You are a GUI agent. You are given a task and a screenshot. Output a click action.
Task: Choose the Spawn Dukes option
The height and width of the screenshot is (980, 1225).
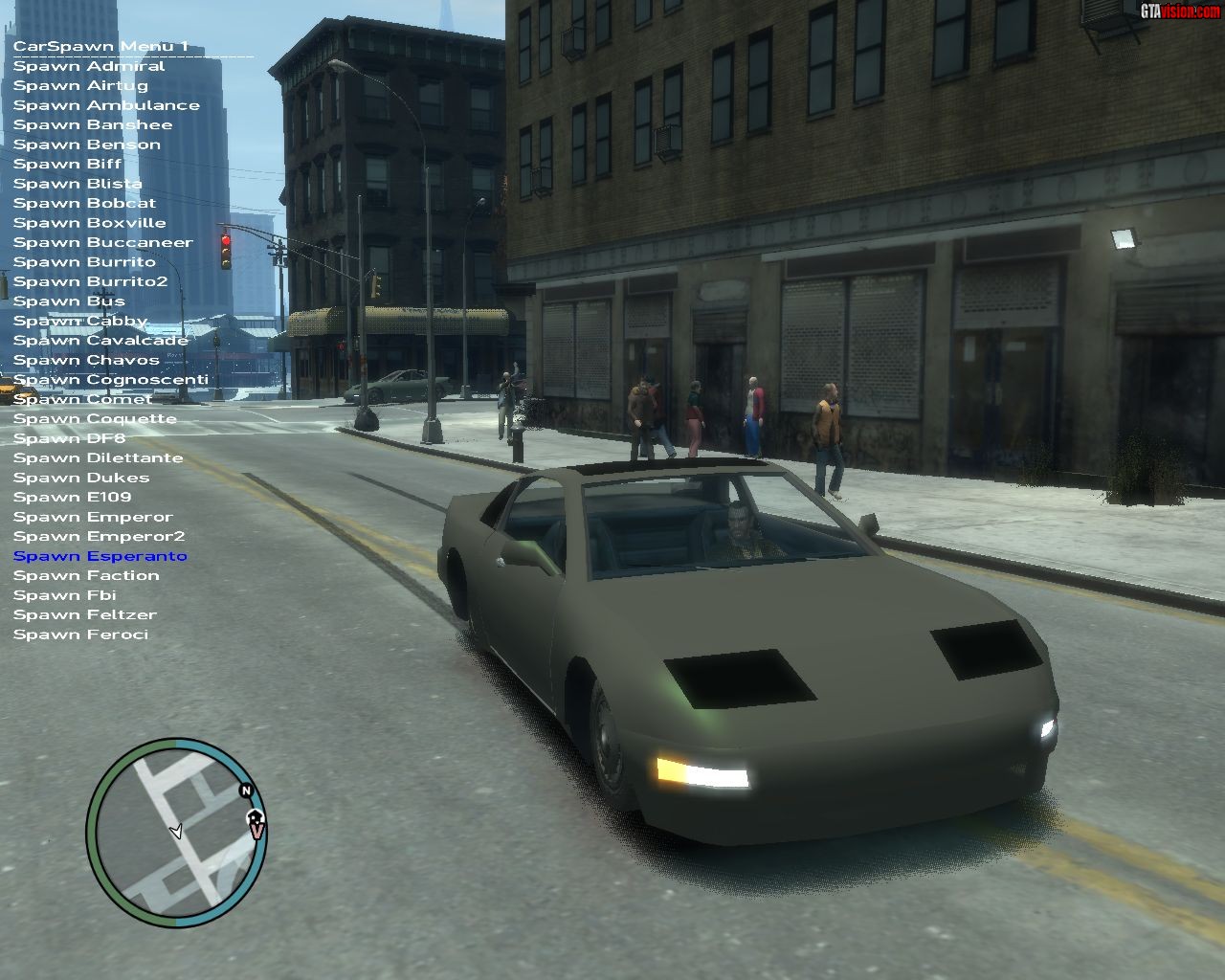pos(81,478)
